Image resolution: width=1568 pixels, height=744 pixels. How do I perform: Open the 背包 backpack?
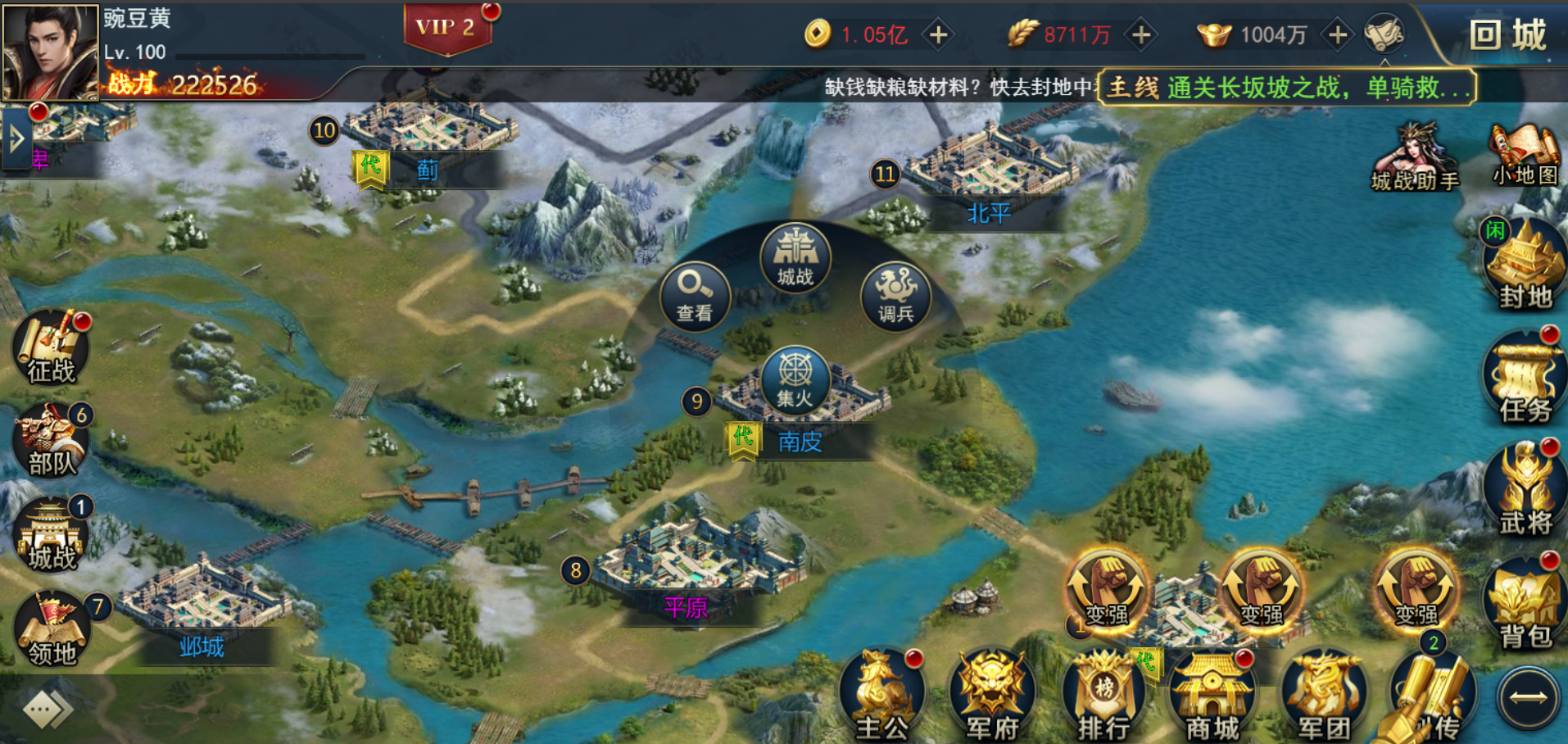(x=1525, y=605)
